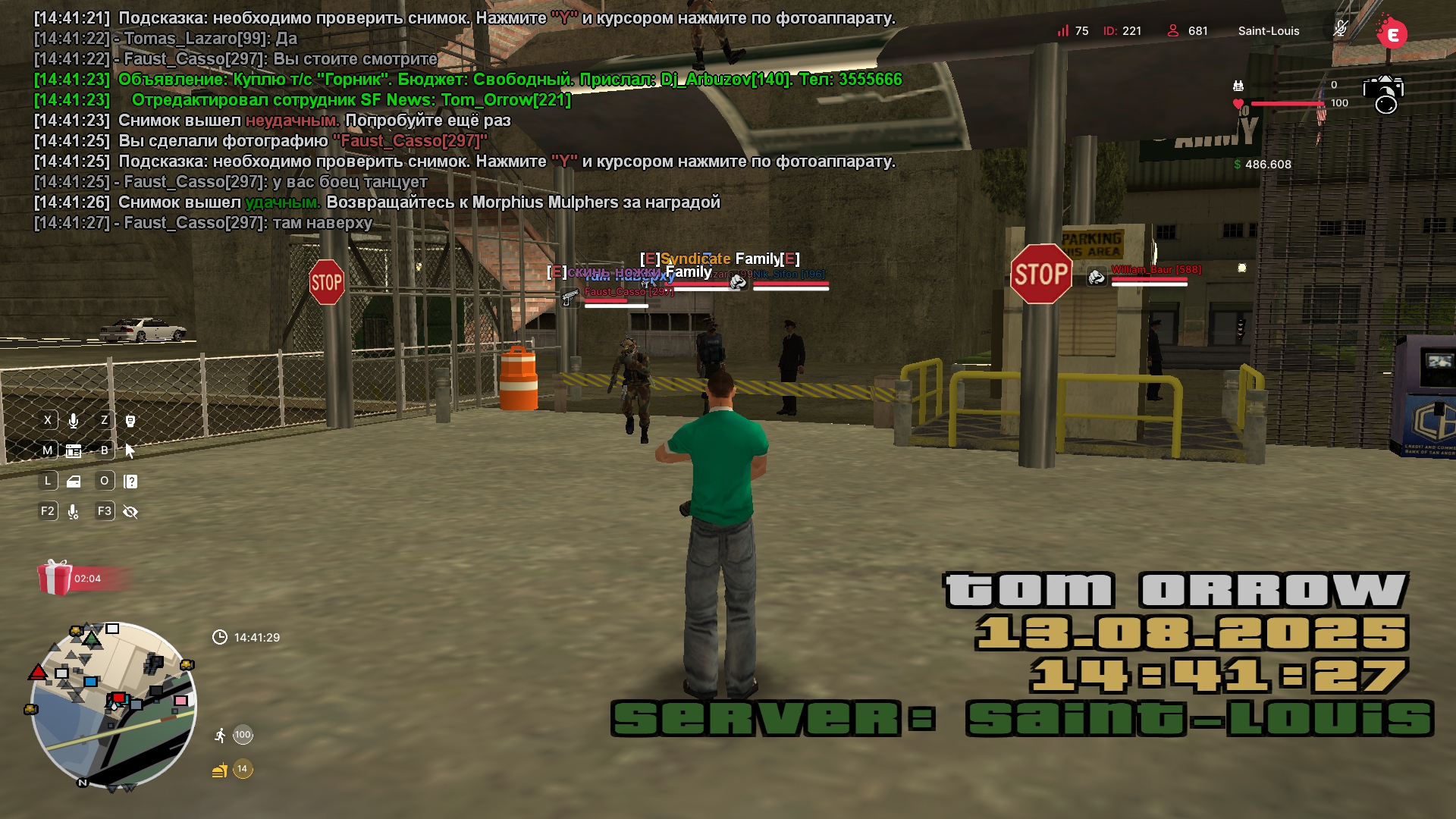The image size is (1456, 819).
Task: Select the voice chat microphone icon
Action: (x=74, y=421)
